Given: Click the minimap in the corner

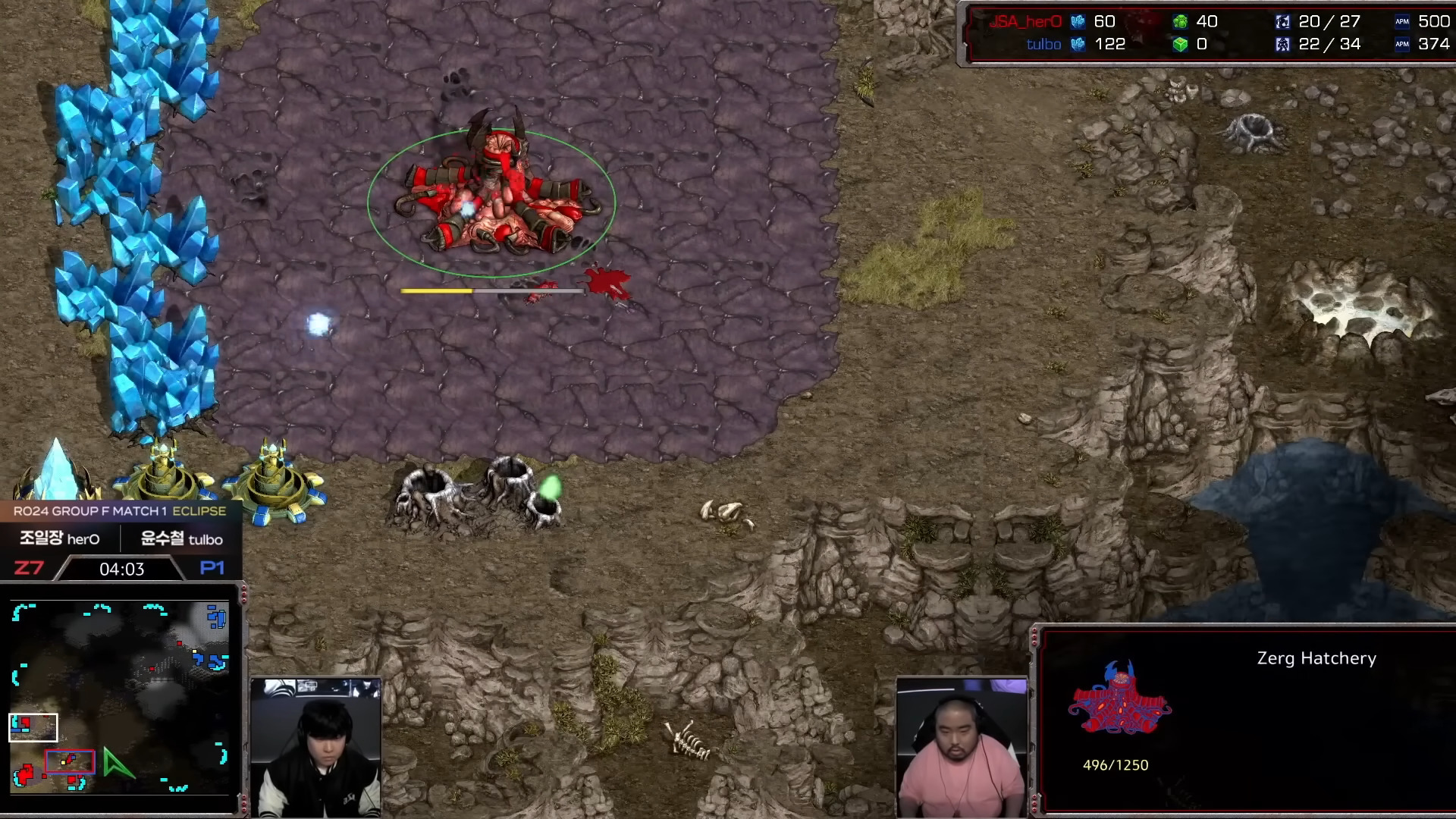Looking at the screenshot, I should click(120, 698).
